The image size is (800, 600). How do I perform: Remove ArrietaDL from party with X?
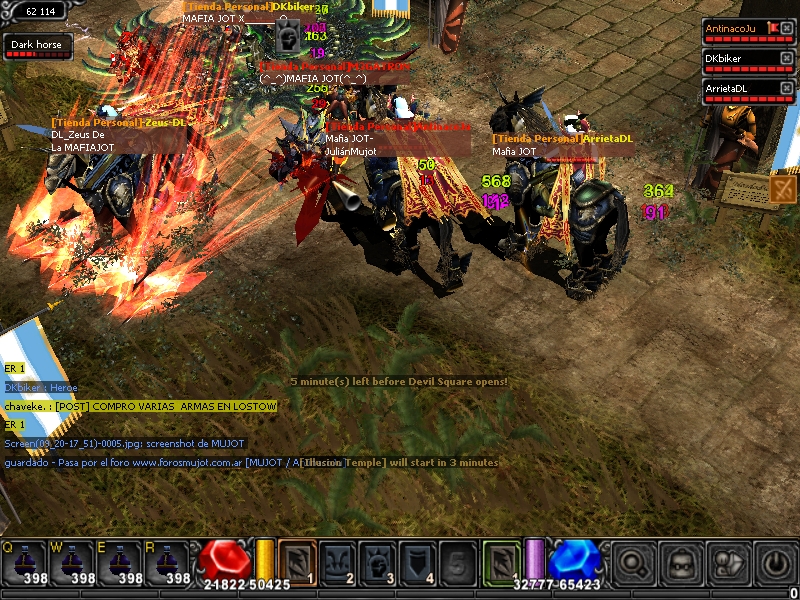point(786,88)
